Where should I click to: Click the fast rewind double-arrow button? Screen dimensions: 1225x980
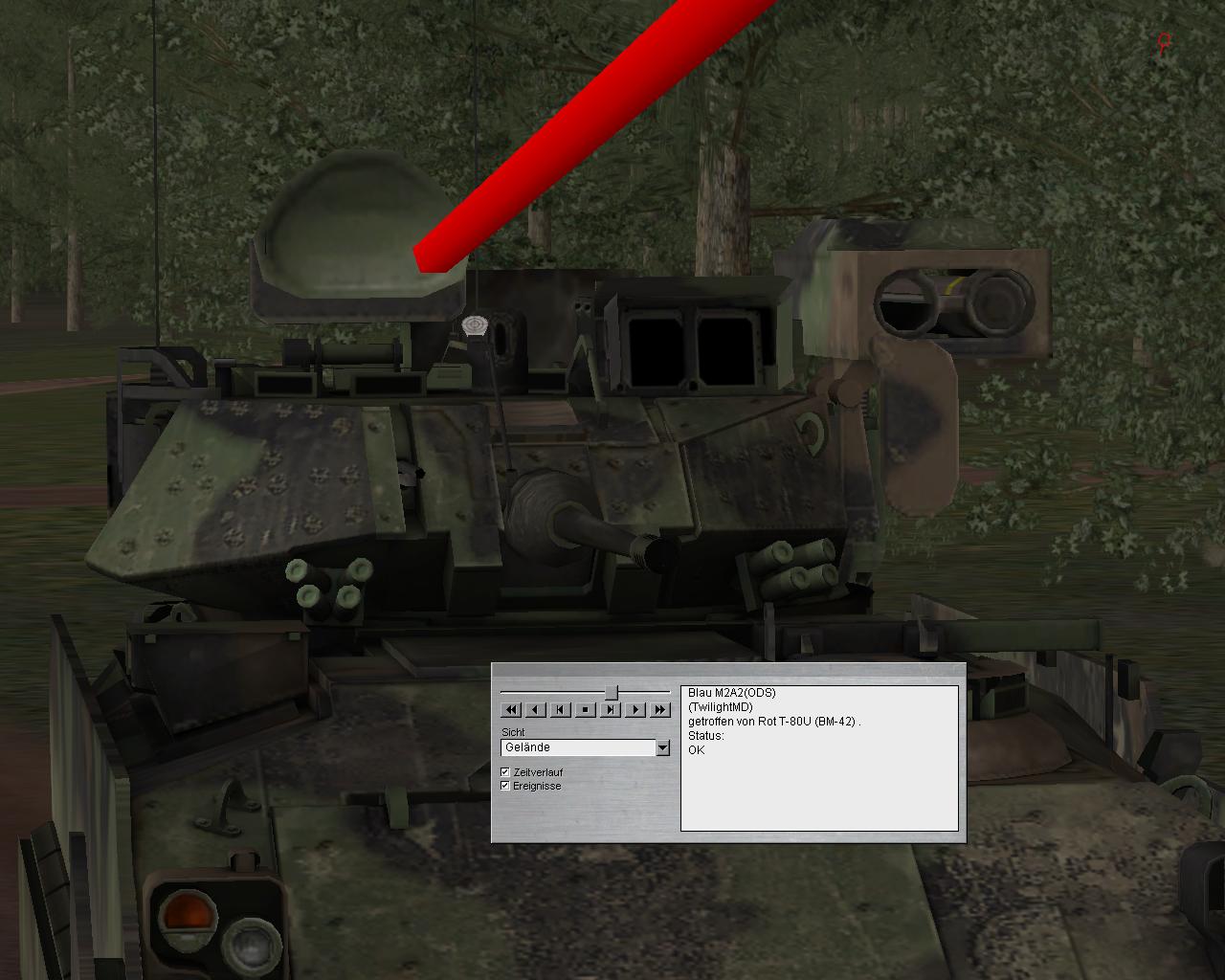[x=511, y=709]
